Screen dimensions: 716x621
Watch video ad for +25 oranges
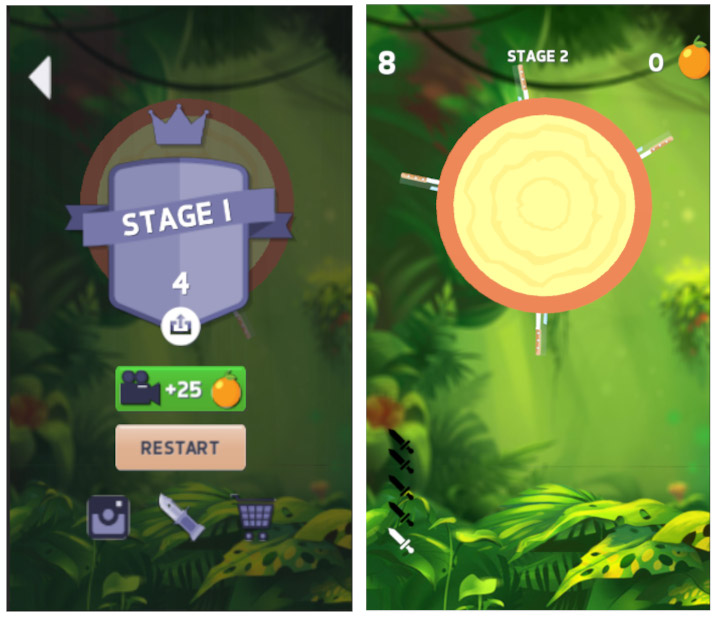(180, 389)
